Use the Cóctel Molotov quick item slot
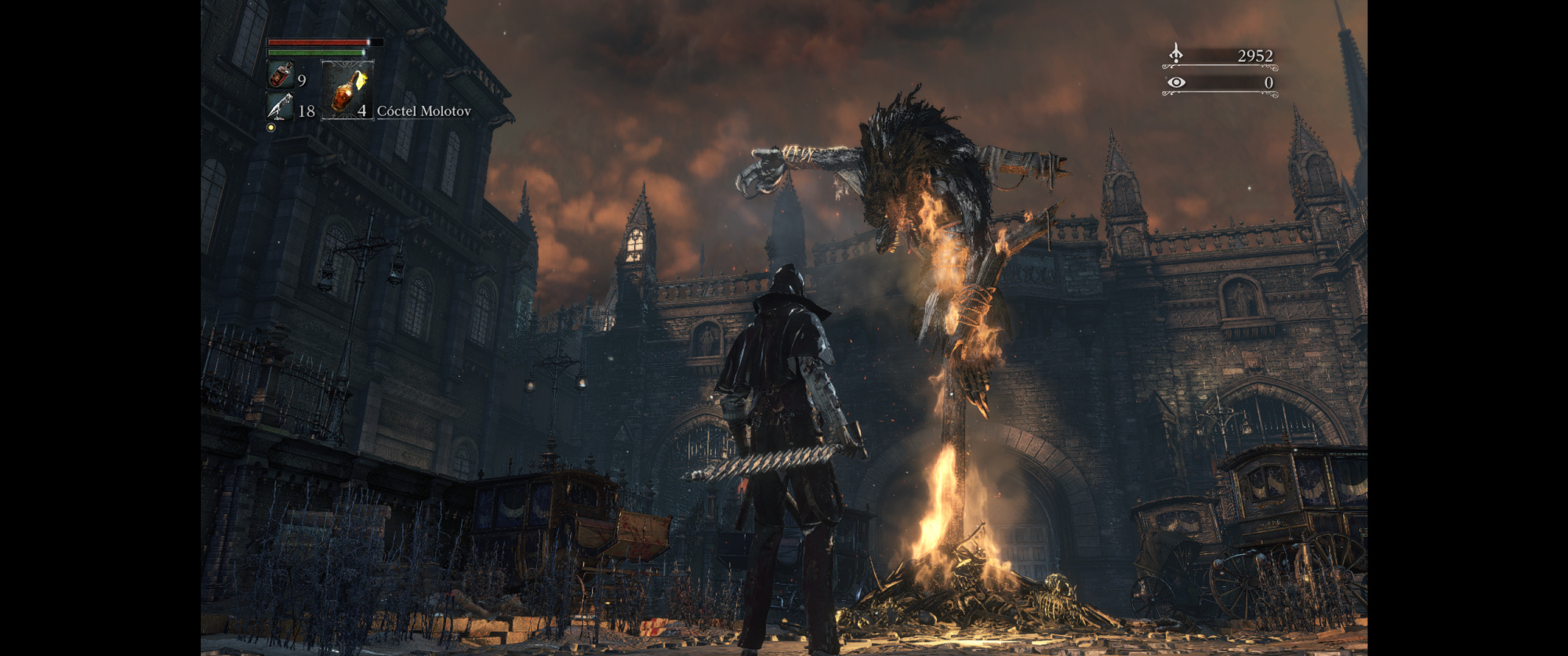Image resolution: width=1568 pixels, height=656 pixels. point(347,90)
